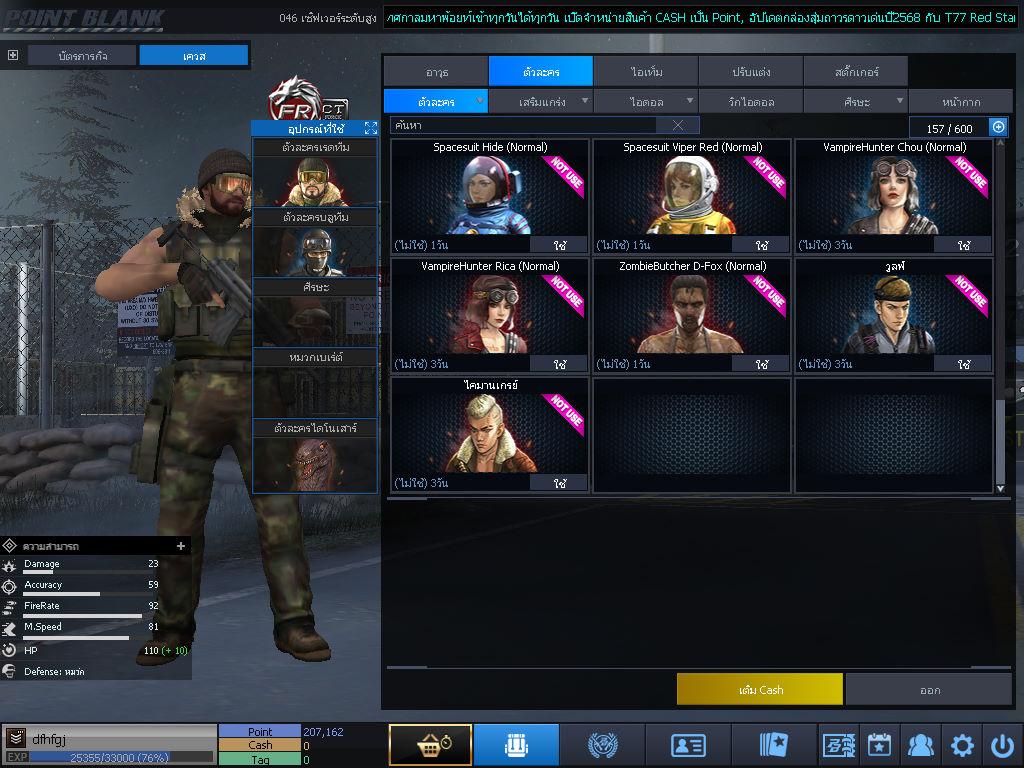Switch to the เควส quest tab
The width and height of the screenshot is (1024, 768).
click(x=193, y=56)
